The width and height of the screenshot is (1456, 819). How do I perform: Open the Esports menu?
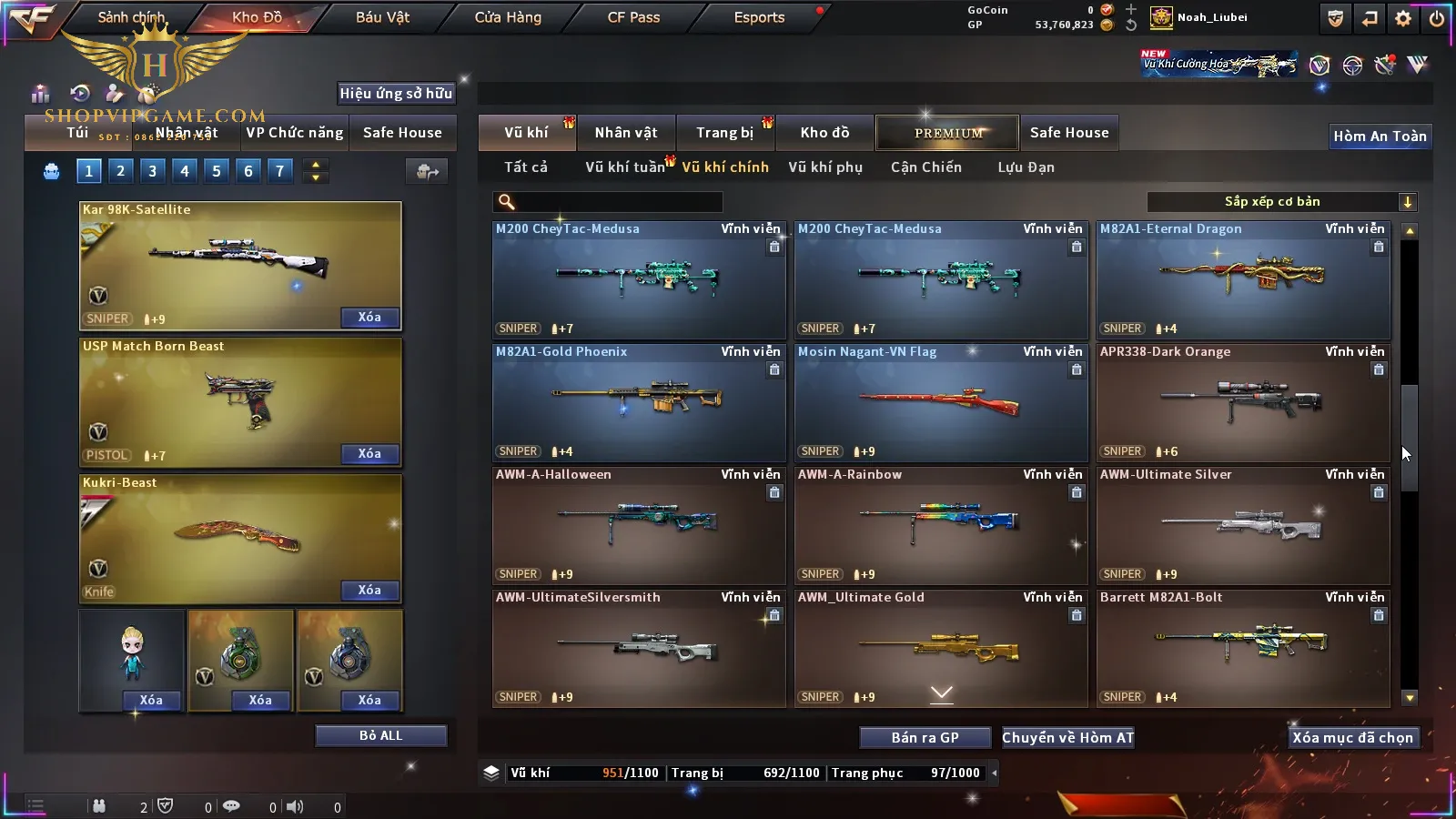tap(759, 17)
